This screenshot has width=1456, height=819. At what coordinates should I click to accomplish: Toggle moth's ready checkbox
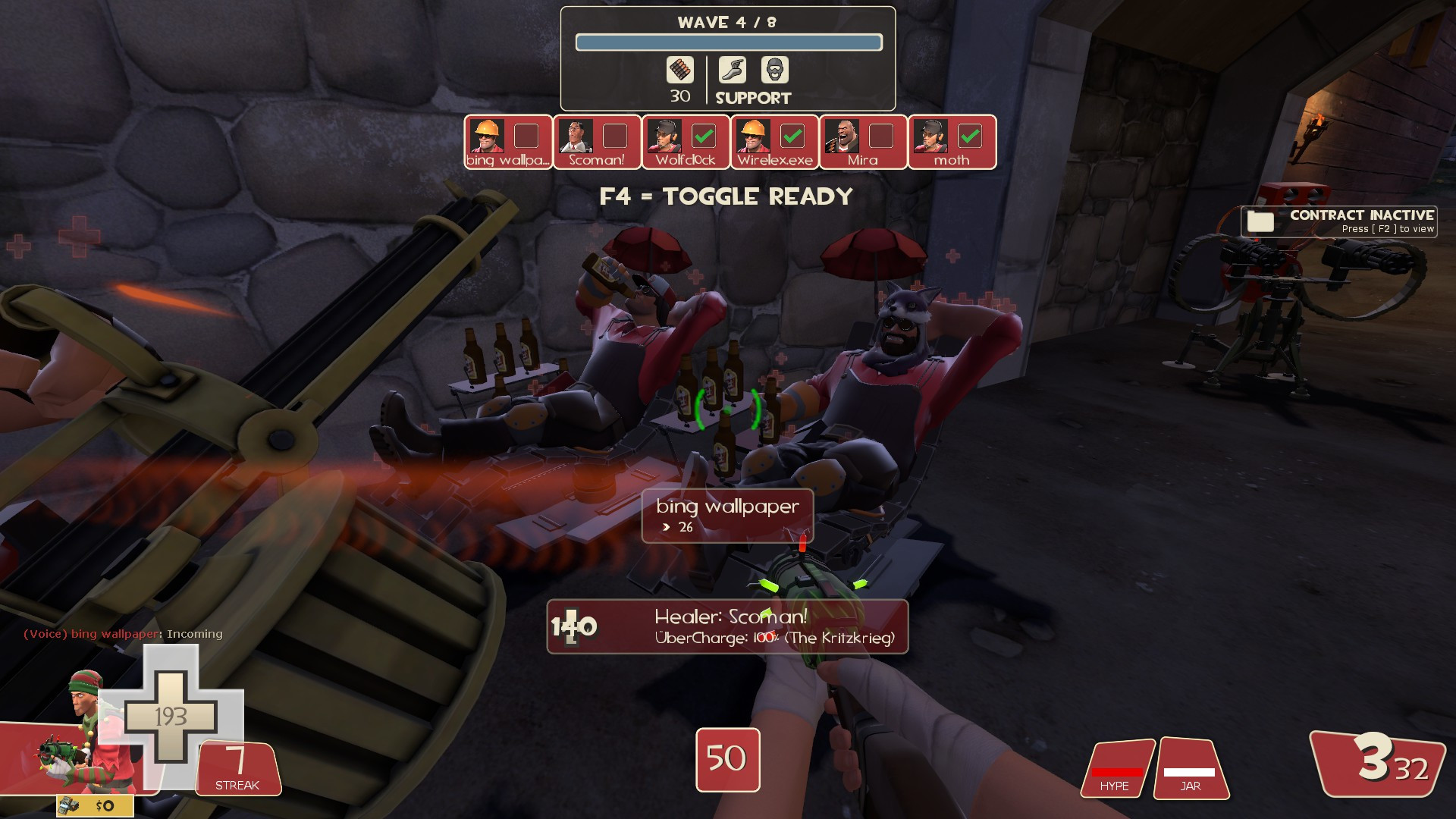point(971,136)
